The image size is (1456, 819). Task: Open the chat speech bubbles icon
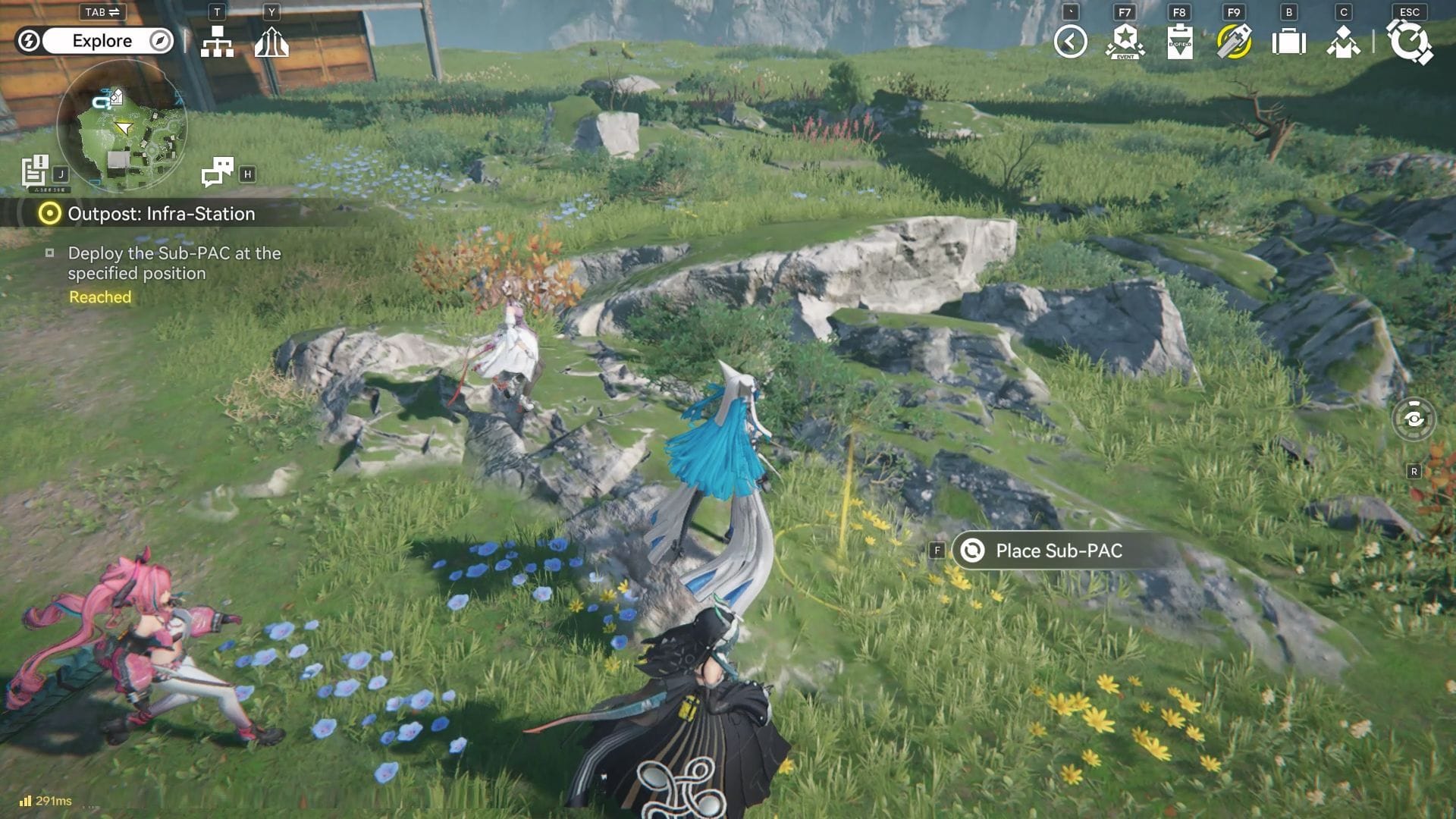click(x=218, y=172)
